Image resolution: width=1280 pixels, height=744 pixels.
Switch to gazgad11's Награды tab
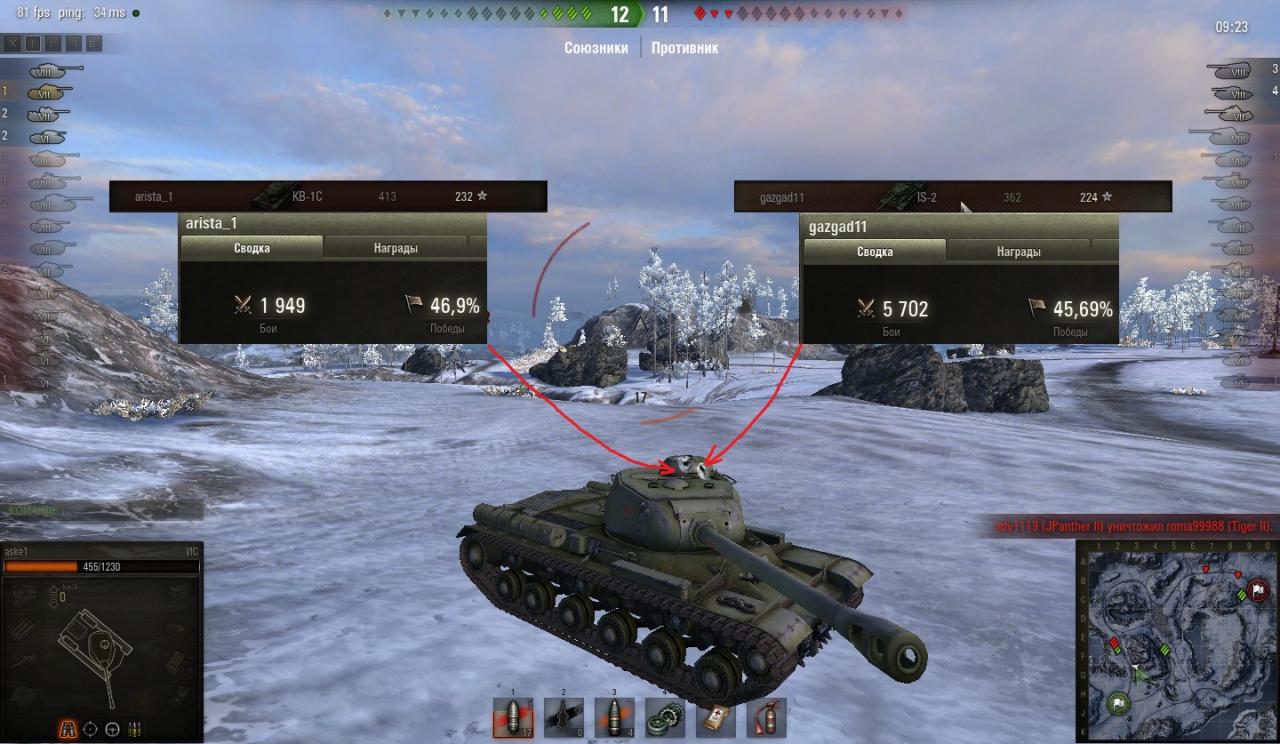(1018, 252)
